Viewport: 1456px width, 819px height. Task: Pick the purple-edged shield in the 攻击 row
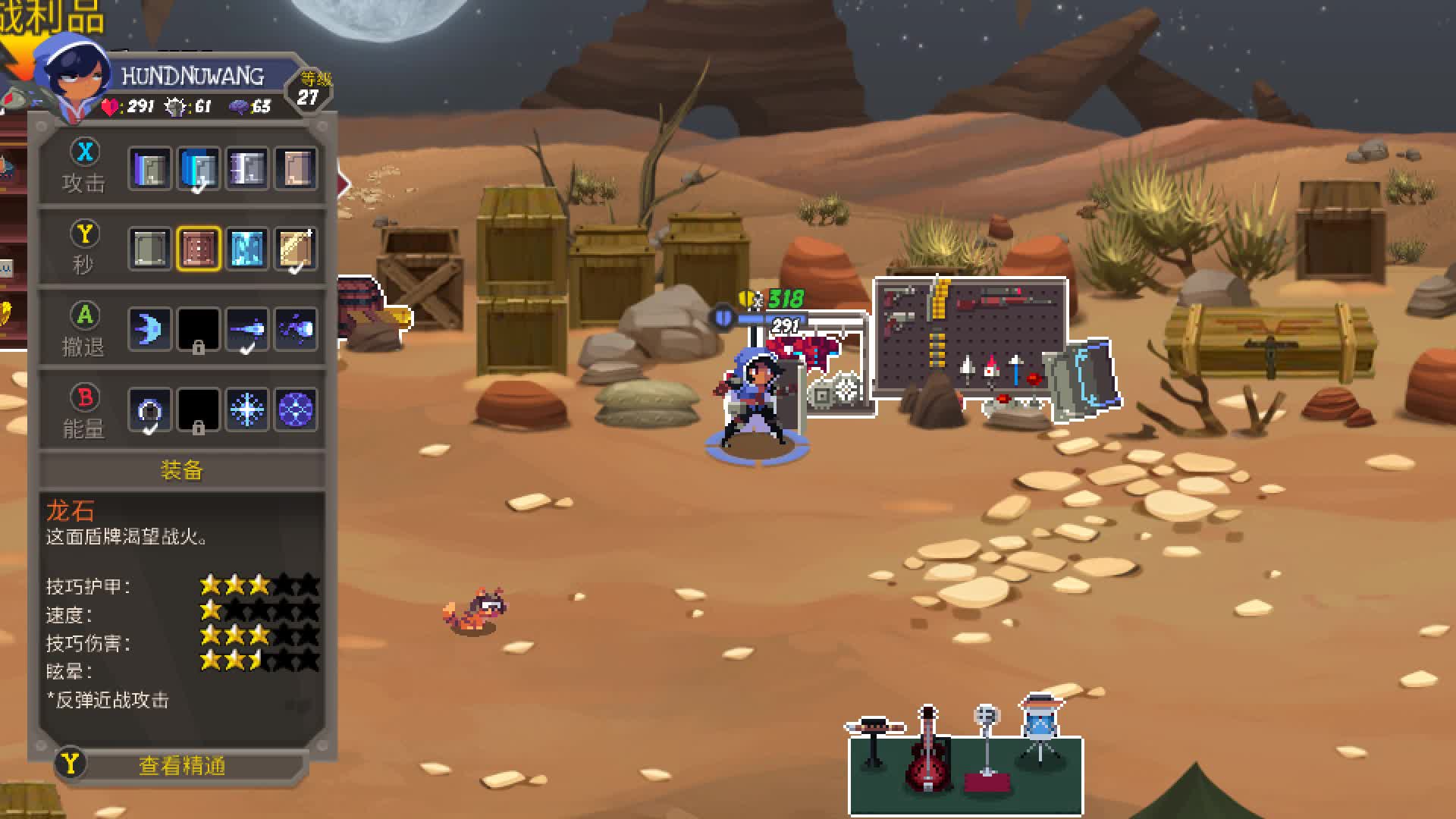click(149, 168)
